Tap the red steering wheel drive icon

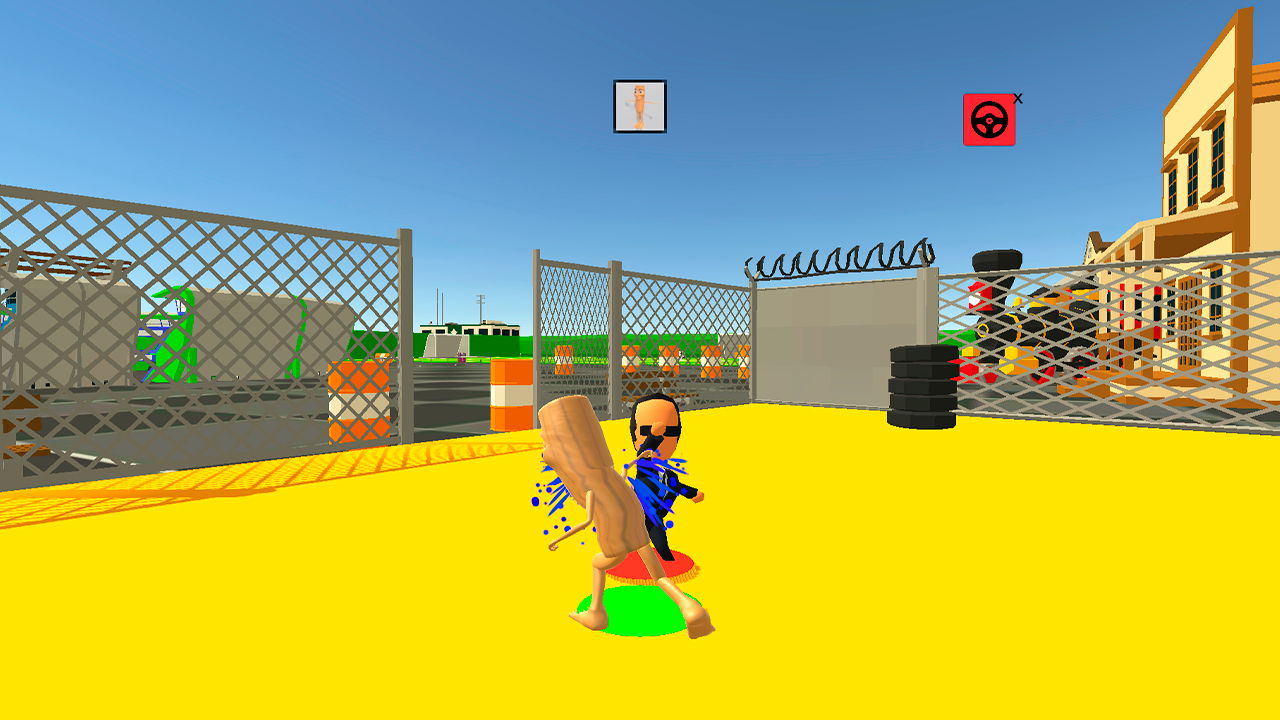pyautogui.click(x=988, y=118)
